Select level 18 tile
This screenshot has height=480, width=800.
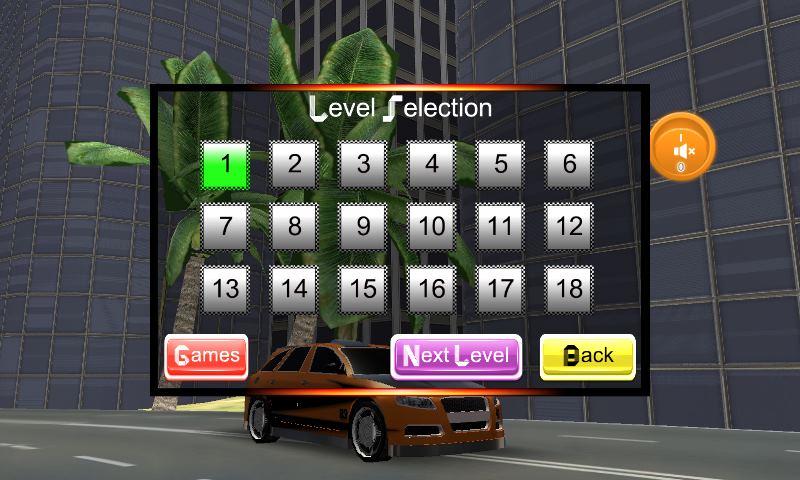pos(570,289)
